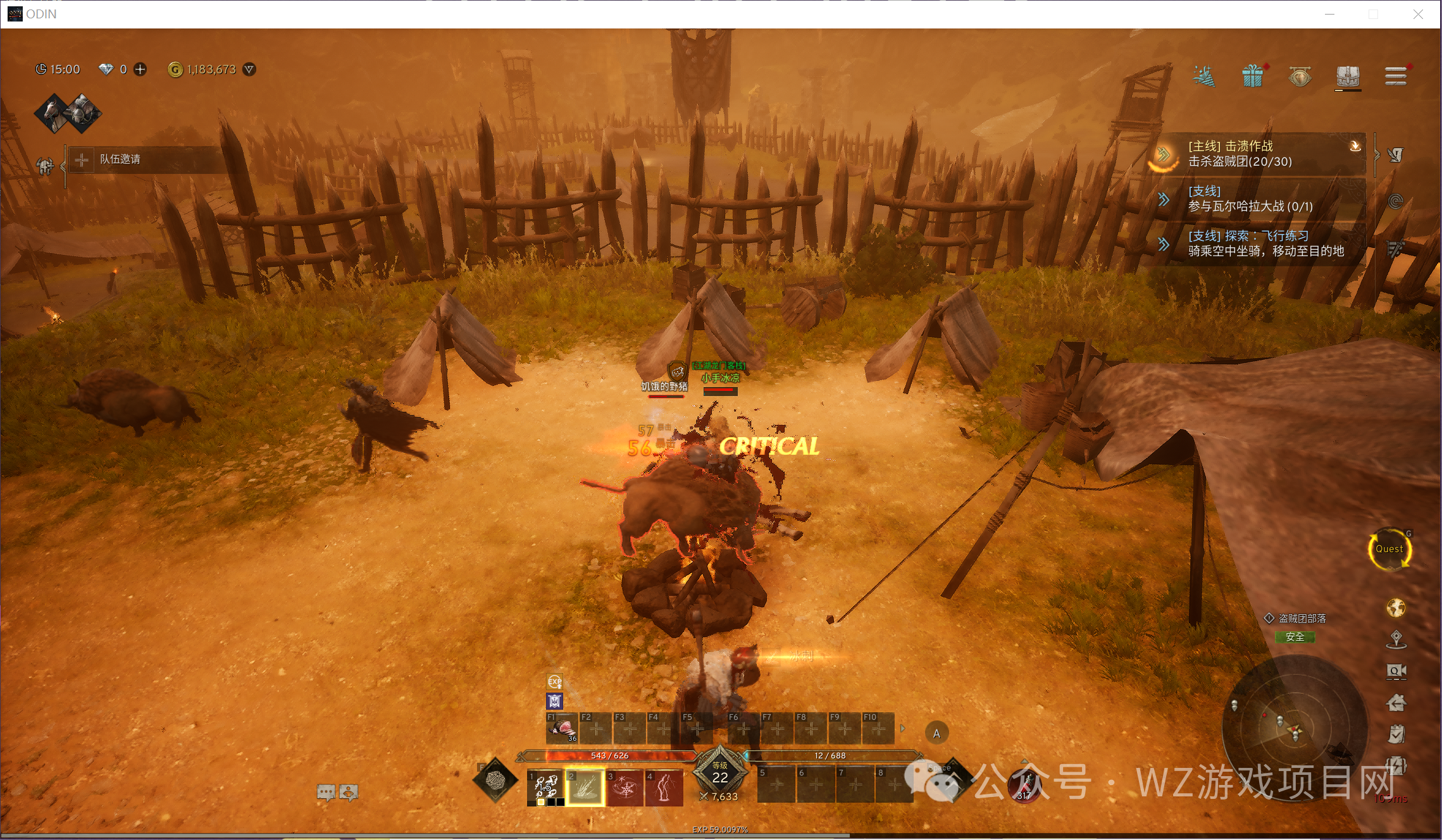This screenshot has height=840, width=1442.
Task: Activate the skill in slot 1
Action: click(x=545, y=787)
